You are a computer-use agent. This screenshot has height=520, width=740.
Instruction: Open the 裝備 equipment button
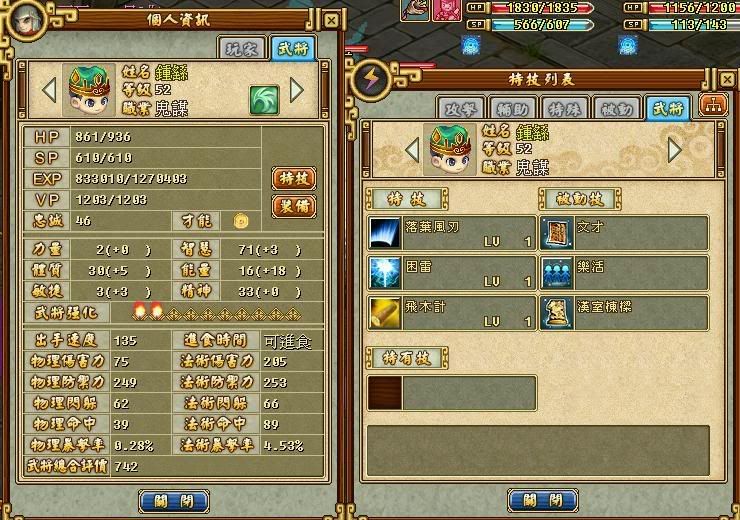[293, 207]
